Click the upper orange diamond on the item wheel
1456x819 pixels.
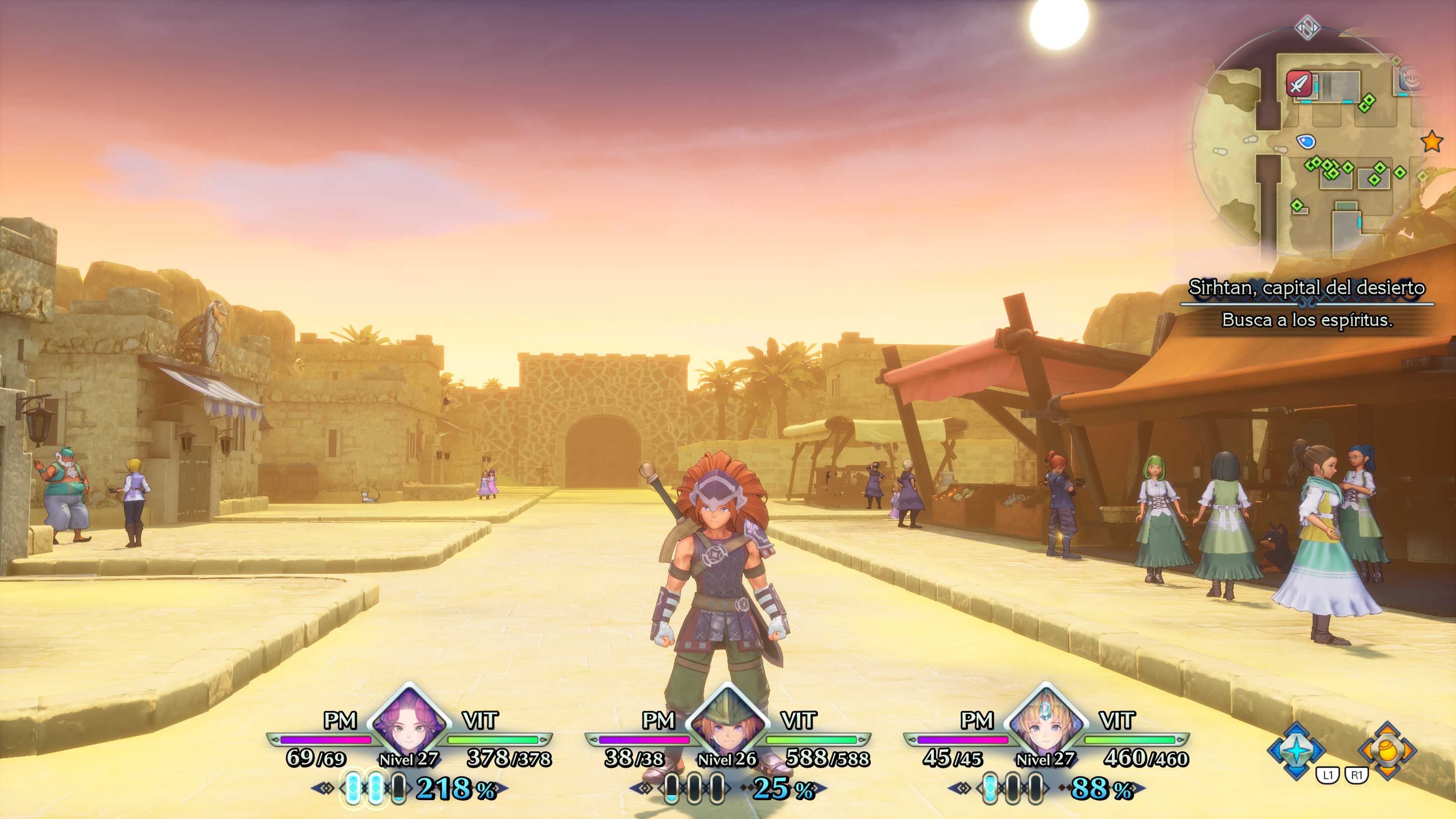tap(1388, 729)
